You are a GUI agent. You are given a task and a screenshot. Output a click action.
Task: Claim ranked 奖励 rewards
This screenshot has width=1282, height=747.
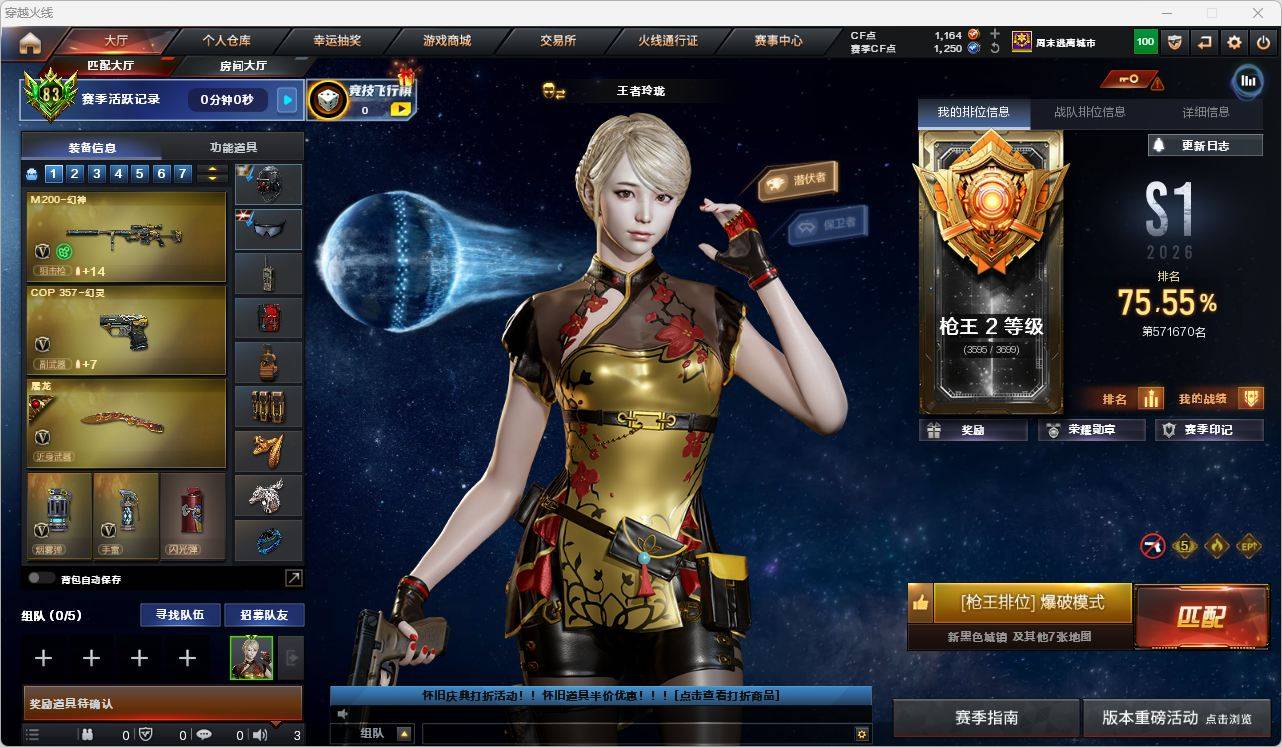click(x=973, y=430)
